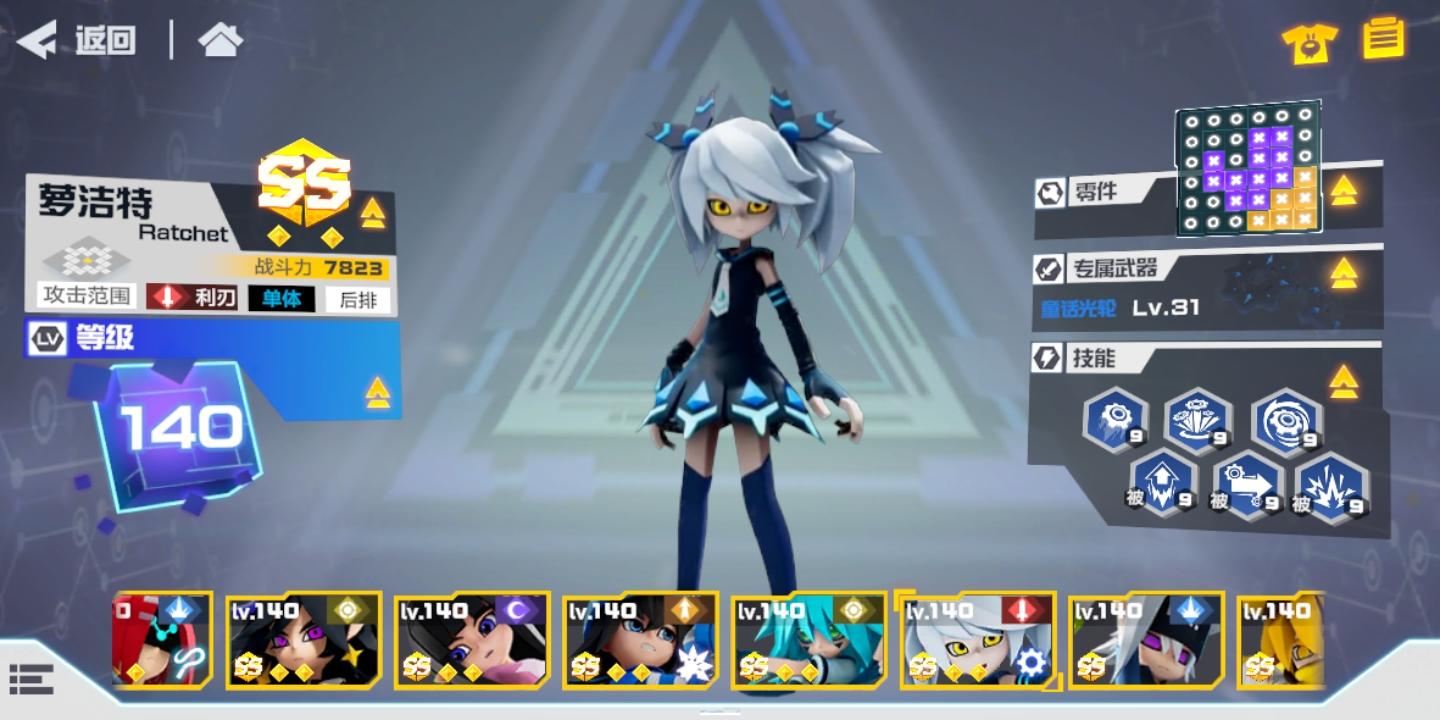1440x720 pixels.
Task: Open the costume shirt icon at top right
Action: (1308, 42)
